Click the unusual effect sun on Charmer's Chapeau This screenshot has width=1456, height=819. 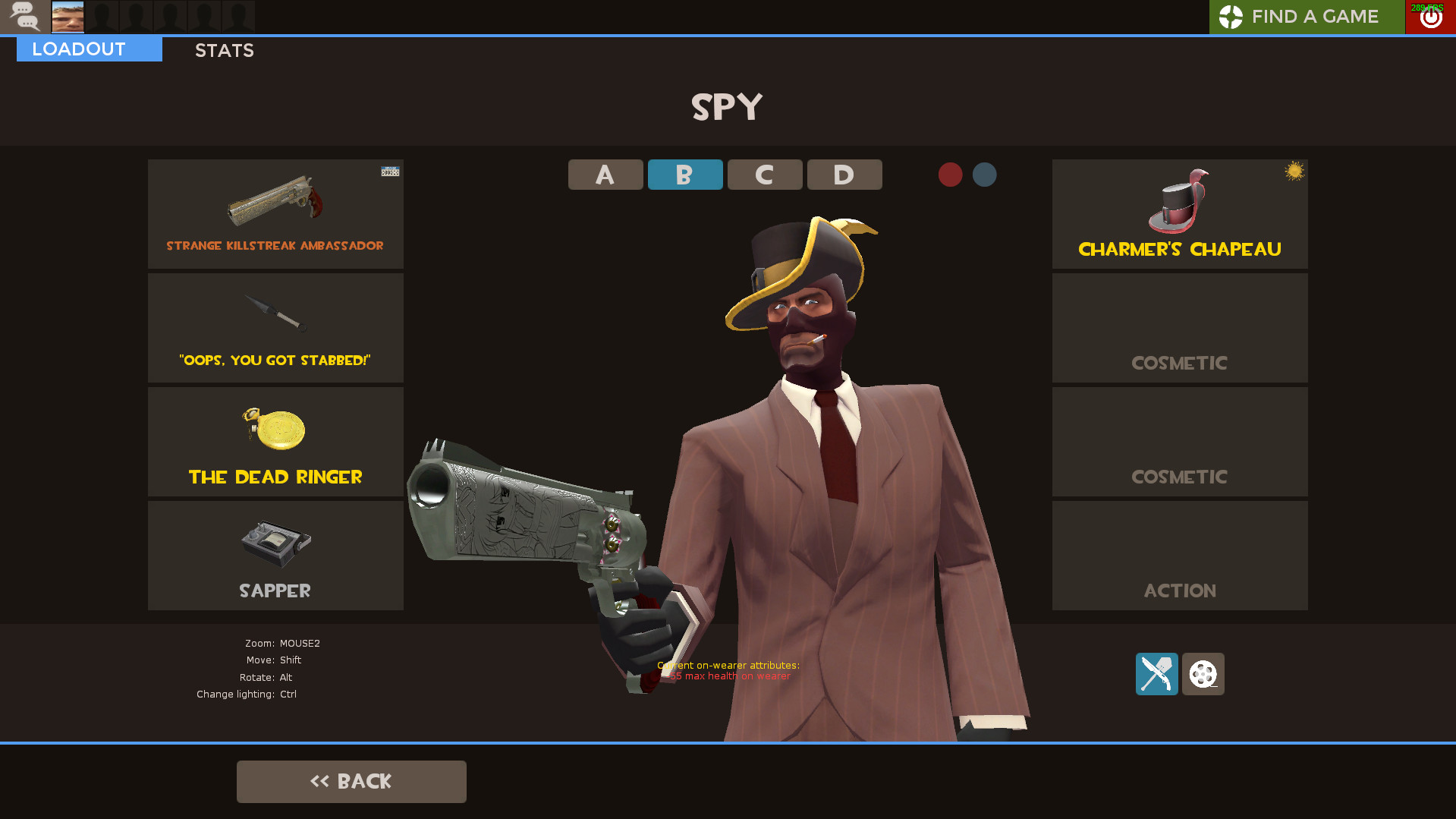coord(1293,172)
